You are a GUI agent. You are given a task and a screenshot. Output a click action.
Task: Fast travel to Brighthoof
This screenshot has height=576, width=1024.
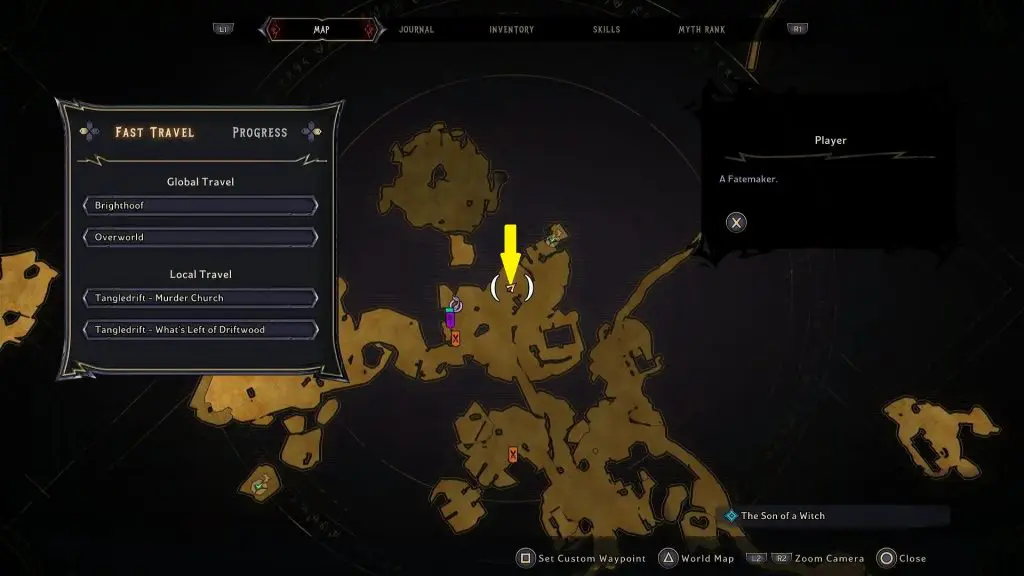click(201, 206)
